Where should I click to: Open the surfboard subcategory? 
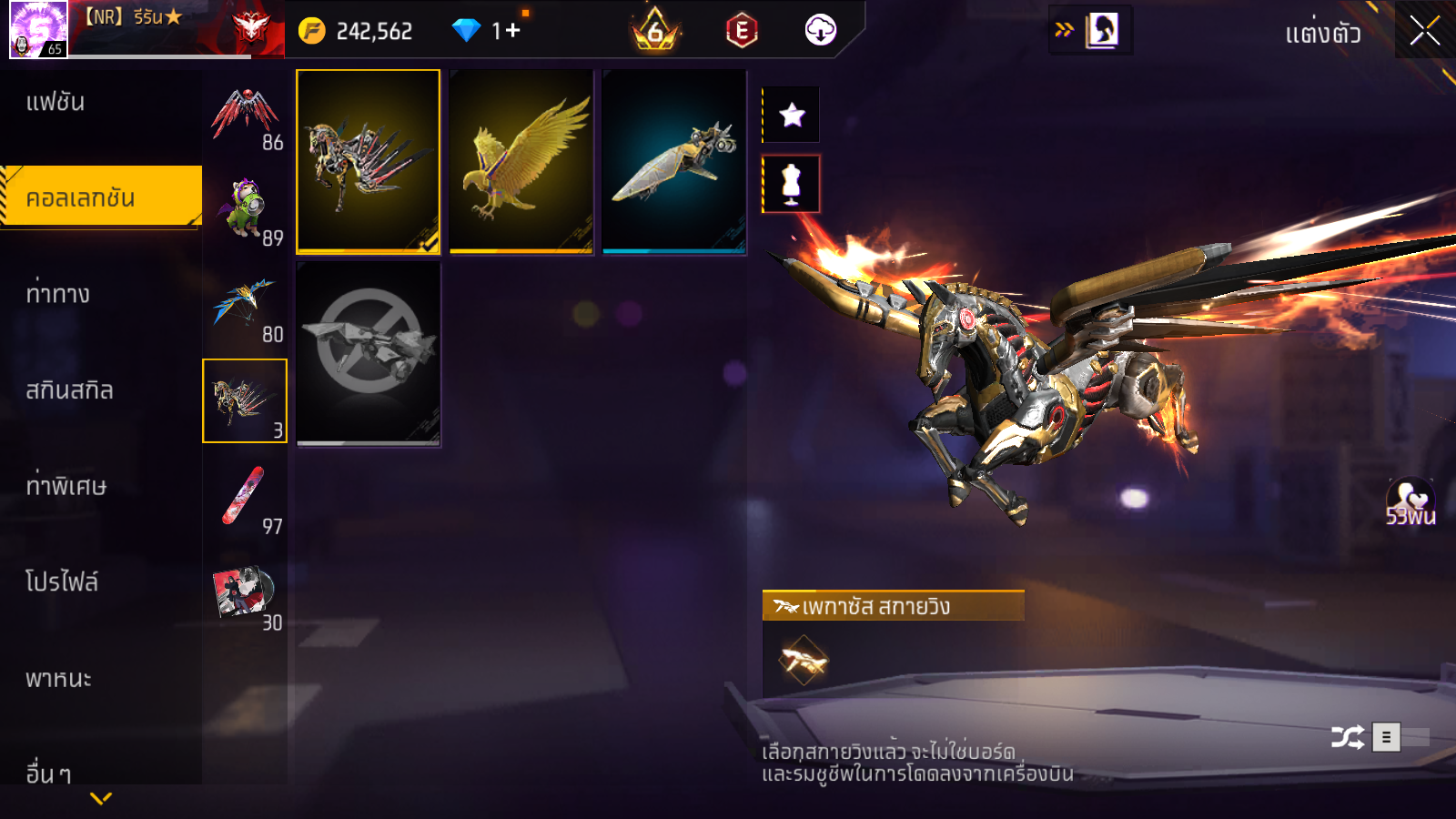[245, 497]
